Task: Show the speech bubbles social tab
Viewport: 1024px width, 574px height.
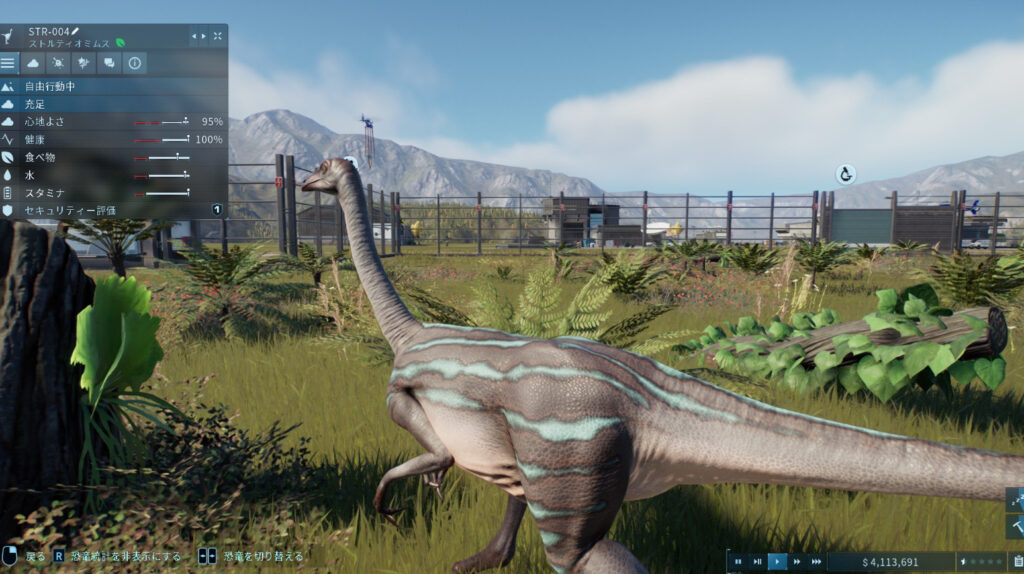Action: (109, 63)
